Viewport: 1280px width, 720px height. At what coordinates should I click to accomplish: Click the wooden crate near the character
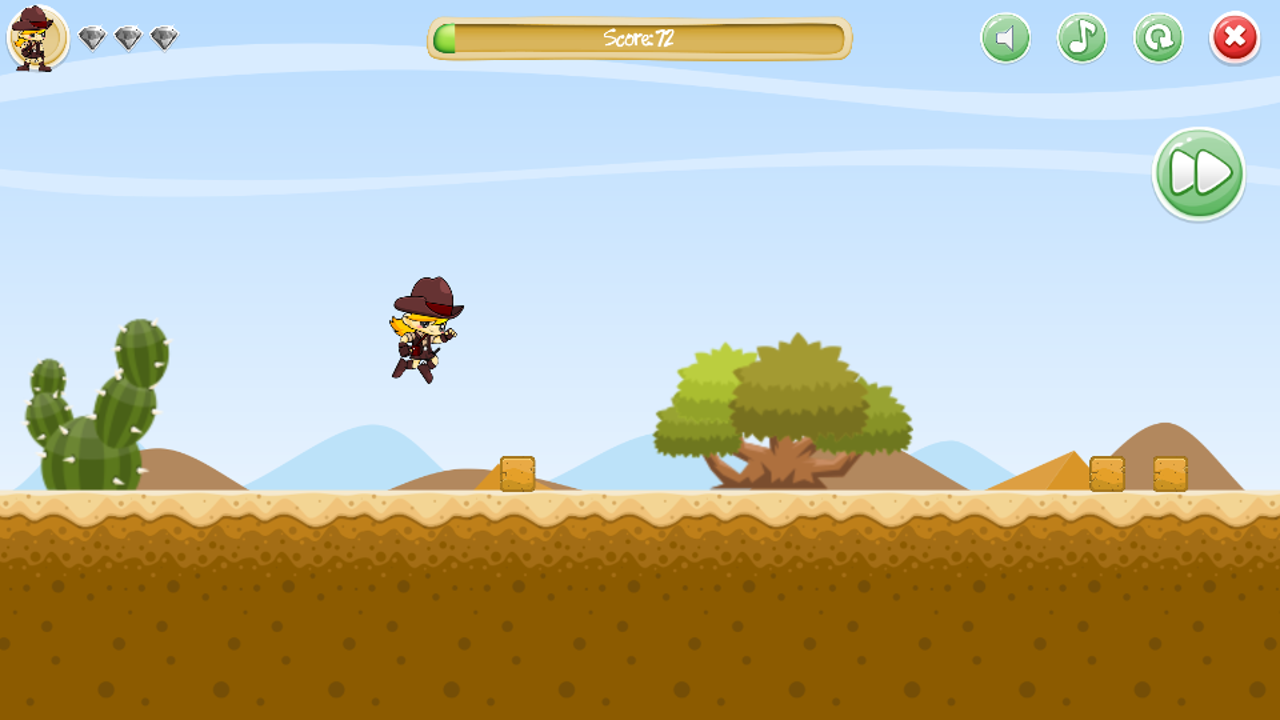[516, 472]
